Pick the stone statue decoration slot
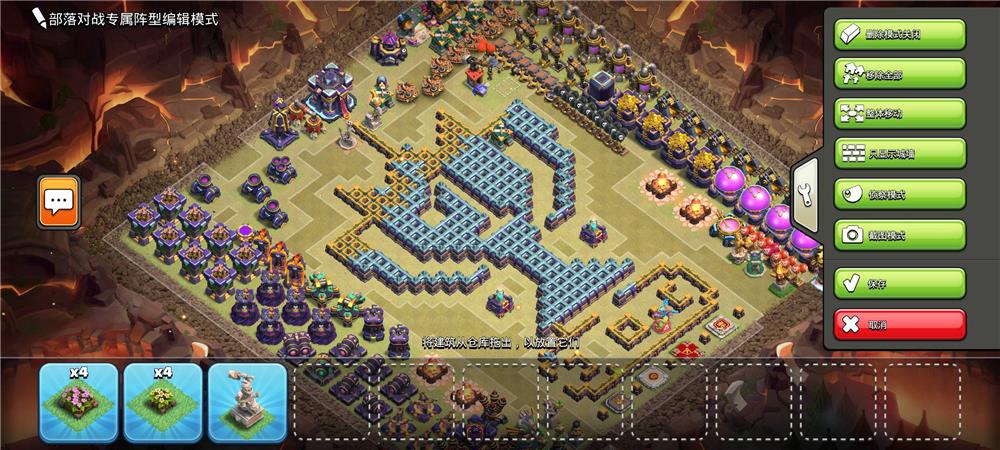The height and width of the screenshot is (450, 1000). coord(247,402)
